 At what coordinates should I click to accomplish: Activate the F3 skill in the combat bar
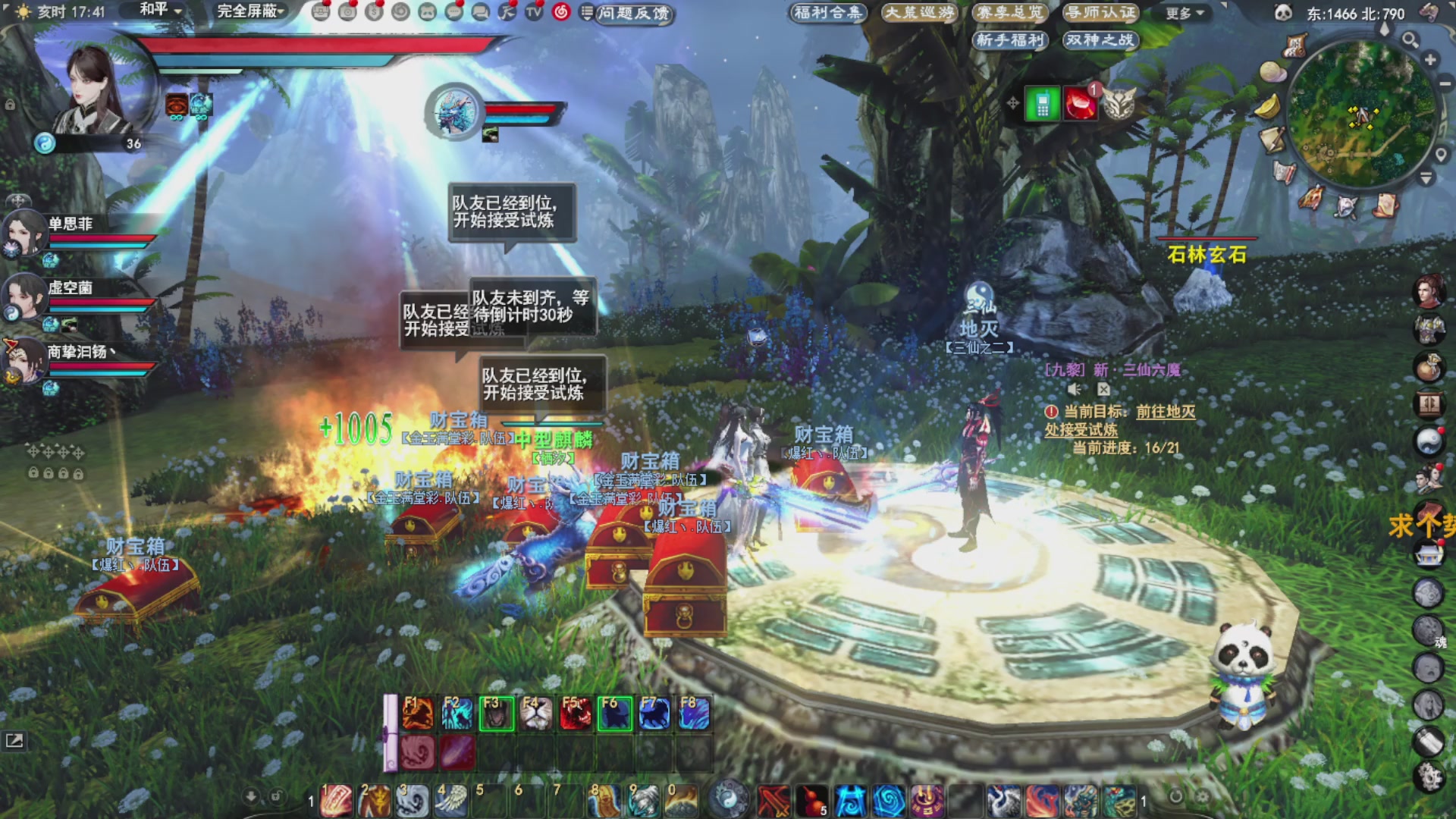(498, 714)
